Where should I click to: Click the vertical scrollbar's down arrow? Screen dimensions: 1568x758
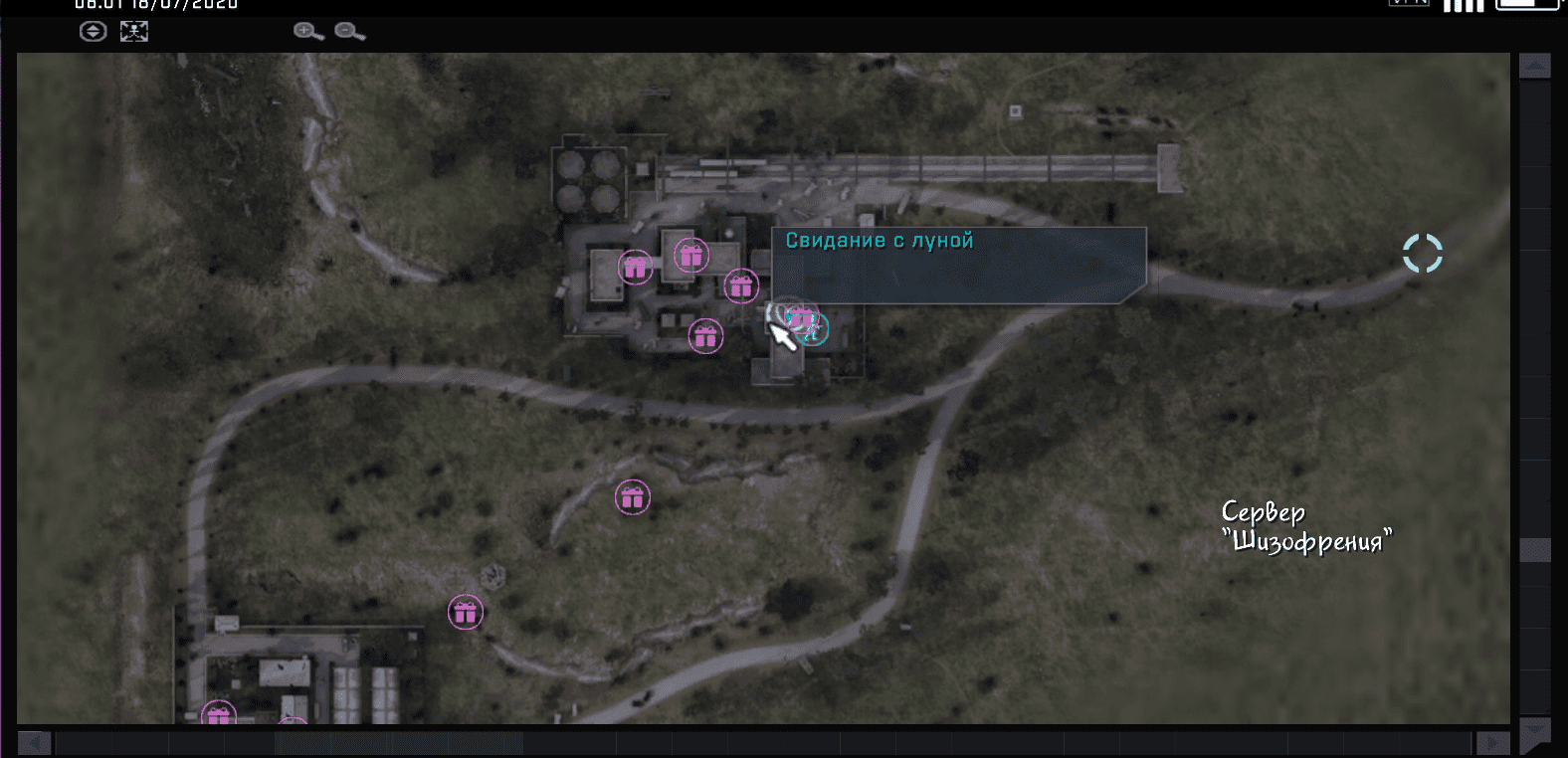click(x=1534, y=733)
